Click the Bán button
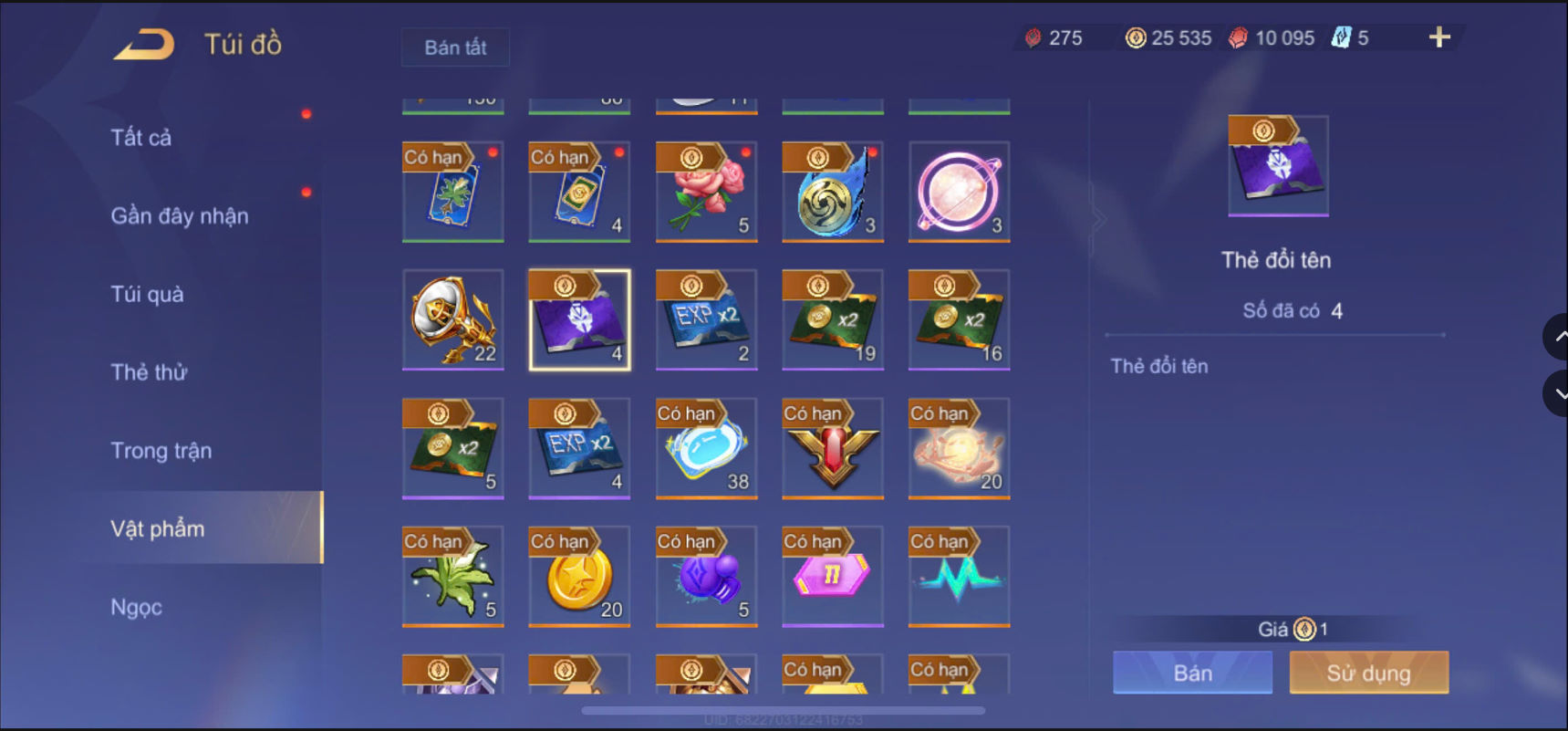This screenshot has height=731, width=1568. pyautogui.click(x=1192, y=673)
